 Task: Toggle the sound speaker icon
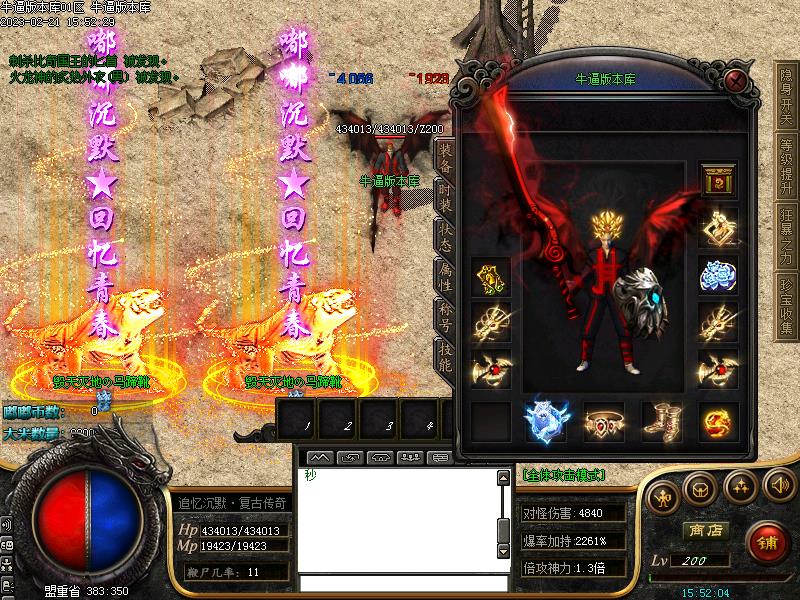[x=778, y=488]
